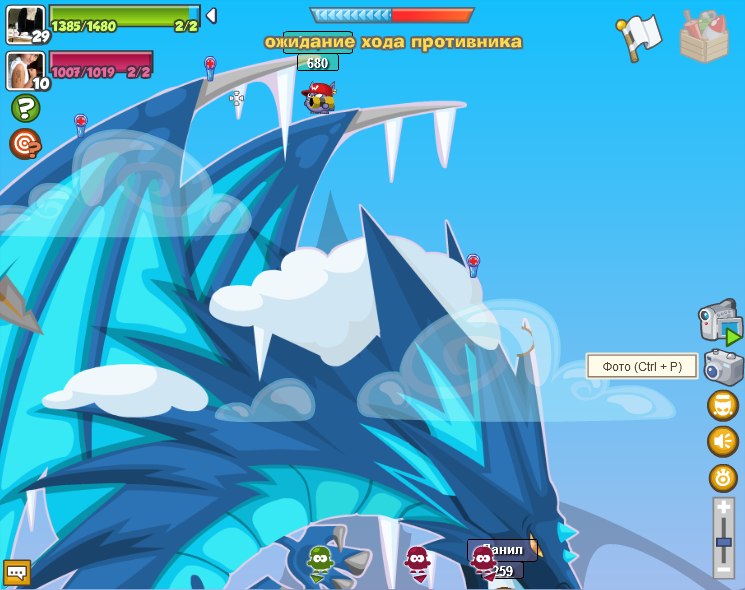Click the orange character face button
Image resolution: width=745 pixels, height=590 pixels.
(723, 405)
